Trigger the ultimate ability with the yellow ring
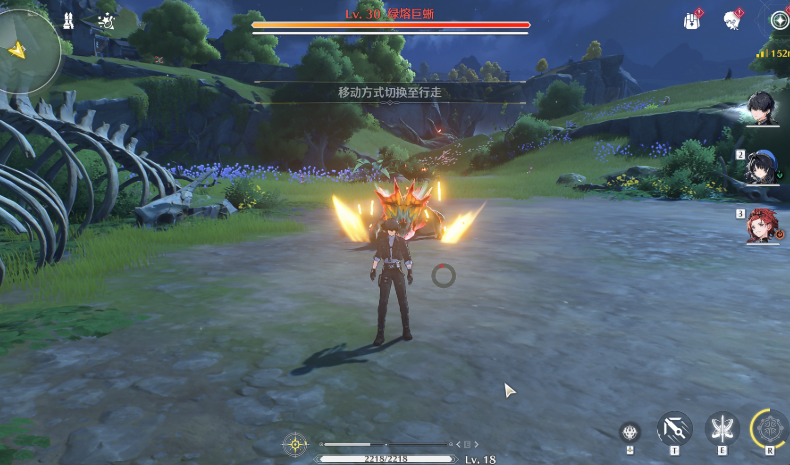This screenshot has height=465, width=790. [770, 430]
